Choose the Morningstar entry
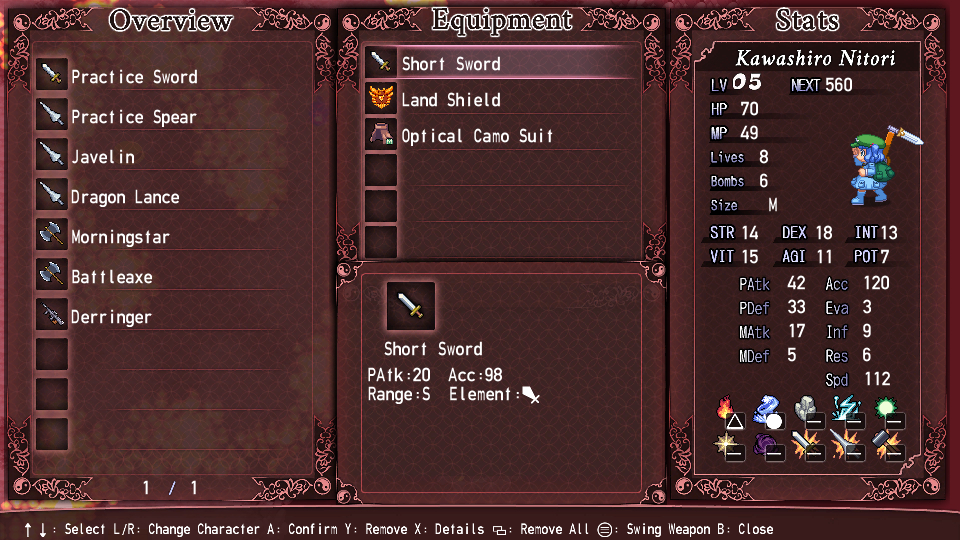Screen dimensions: 960x540 (x=120, y=237)
